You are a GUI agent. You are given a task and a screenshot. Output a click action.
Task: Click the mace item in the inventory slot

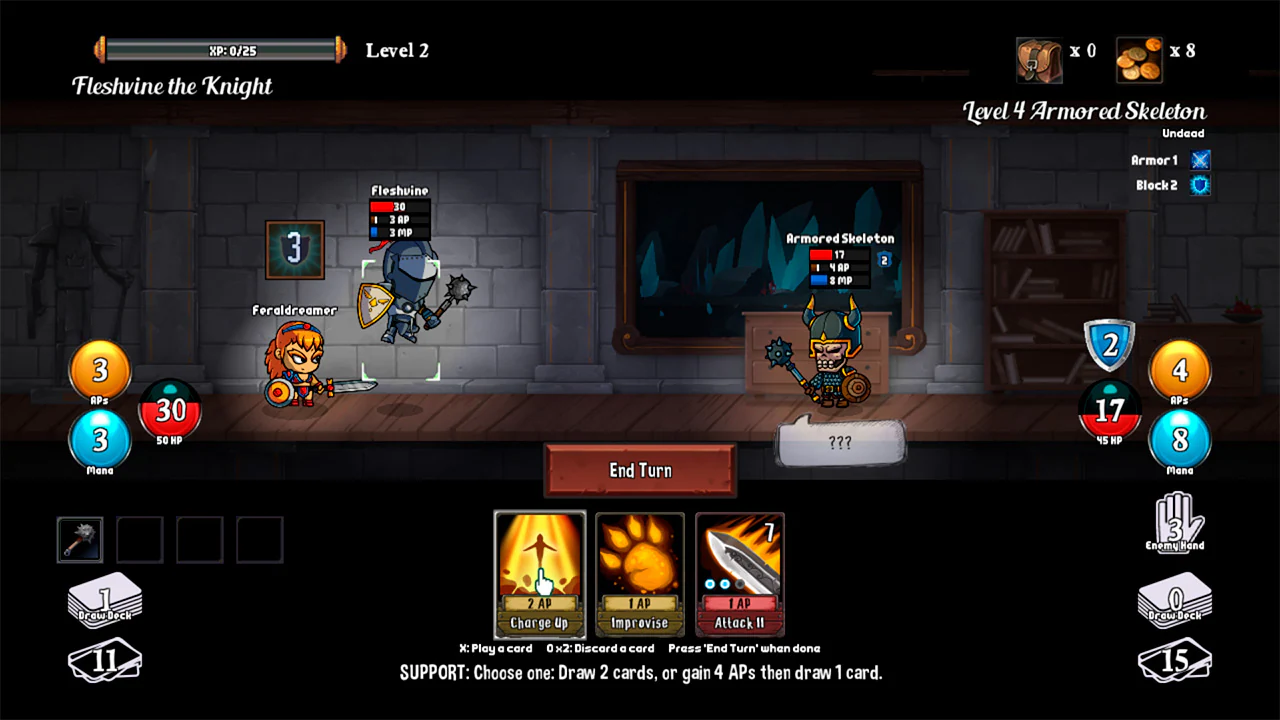point(80,538)
